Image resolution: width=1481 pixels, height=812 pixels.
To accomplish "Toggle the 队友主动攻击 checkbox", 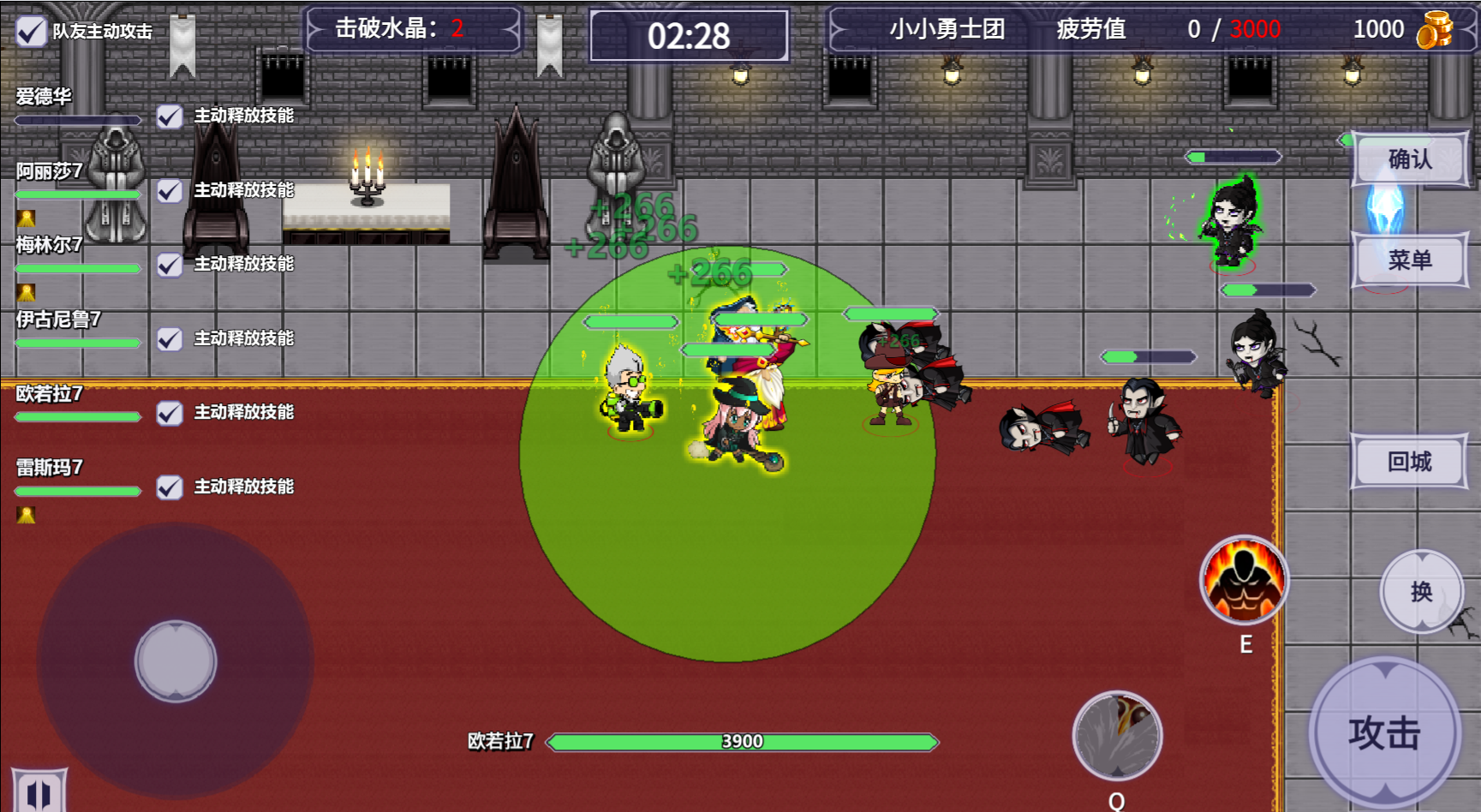I will pos(32,30).
